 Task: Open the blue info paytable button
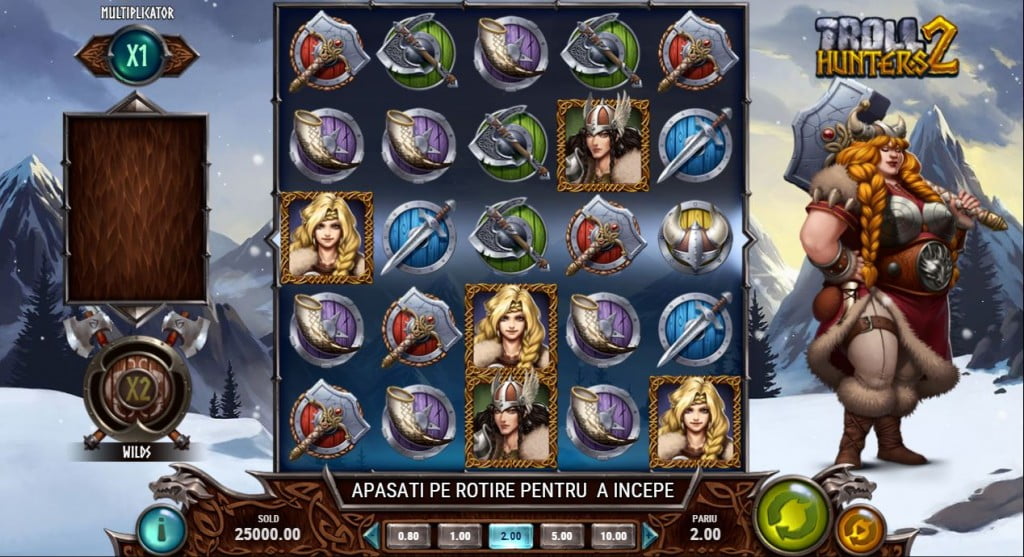click(x=161, y=528)
